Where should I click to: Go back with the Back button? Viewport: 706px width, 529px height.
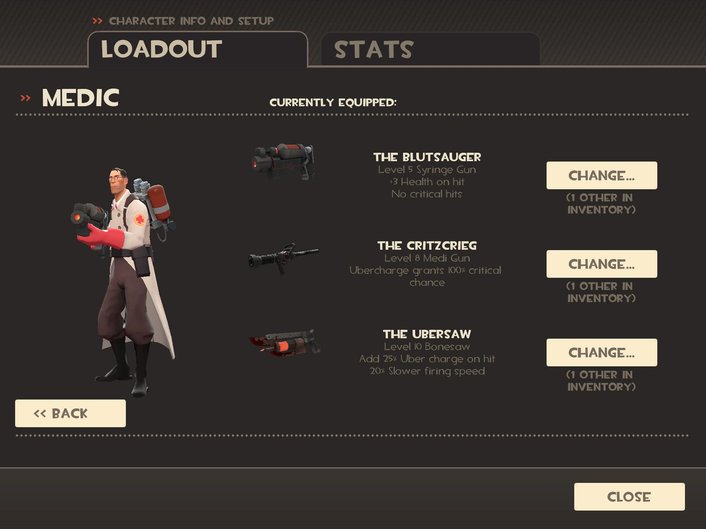70,413
